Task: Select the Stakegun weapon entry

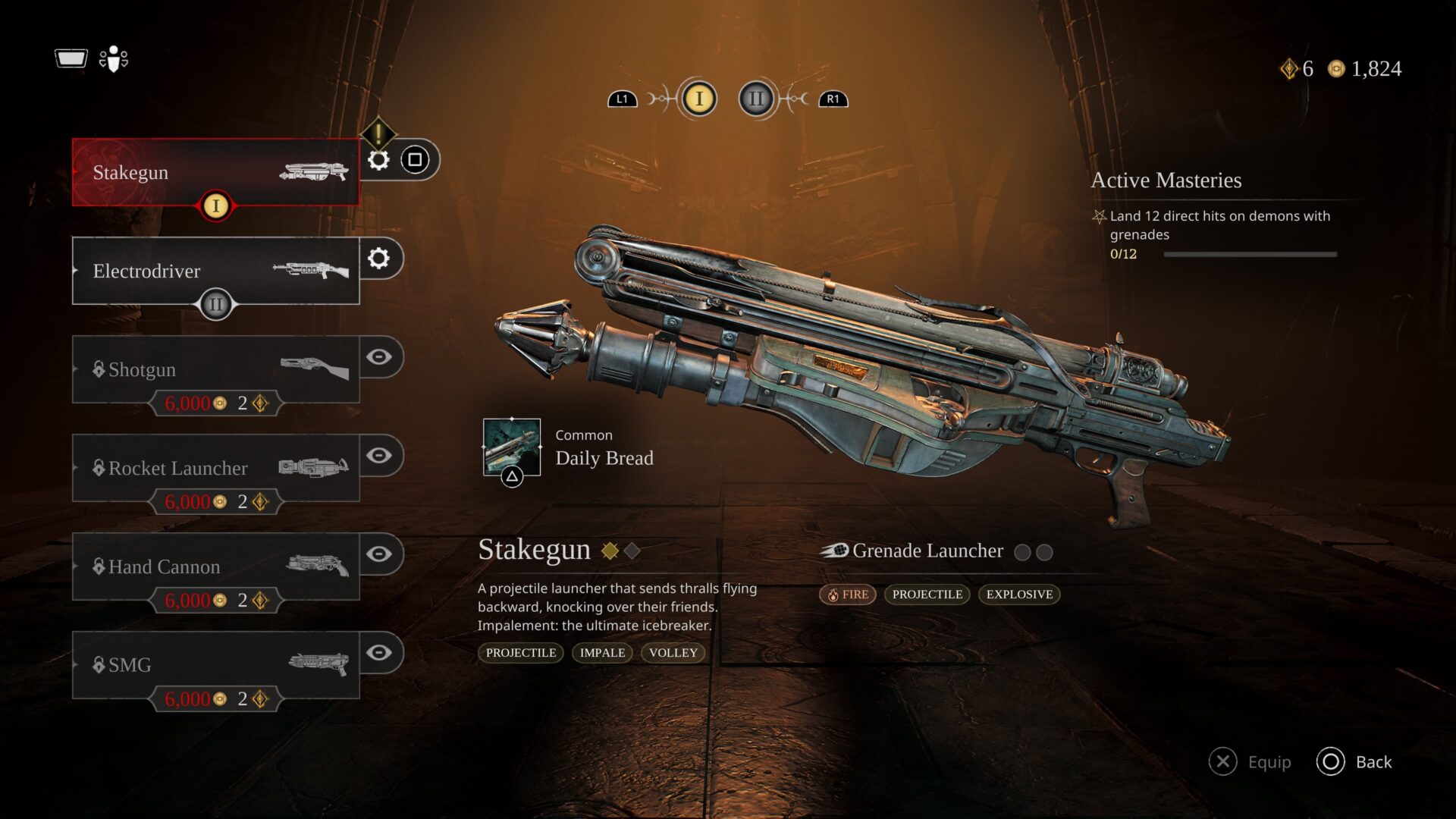Action: (x=215, y=172)
